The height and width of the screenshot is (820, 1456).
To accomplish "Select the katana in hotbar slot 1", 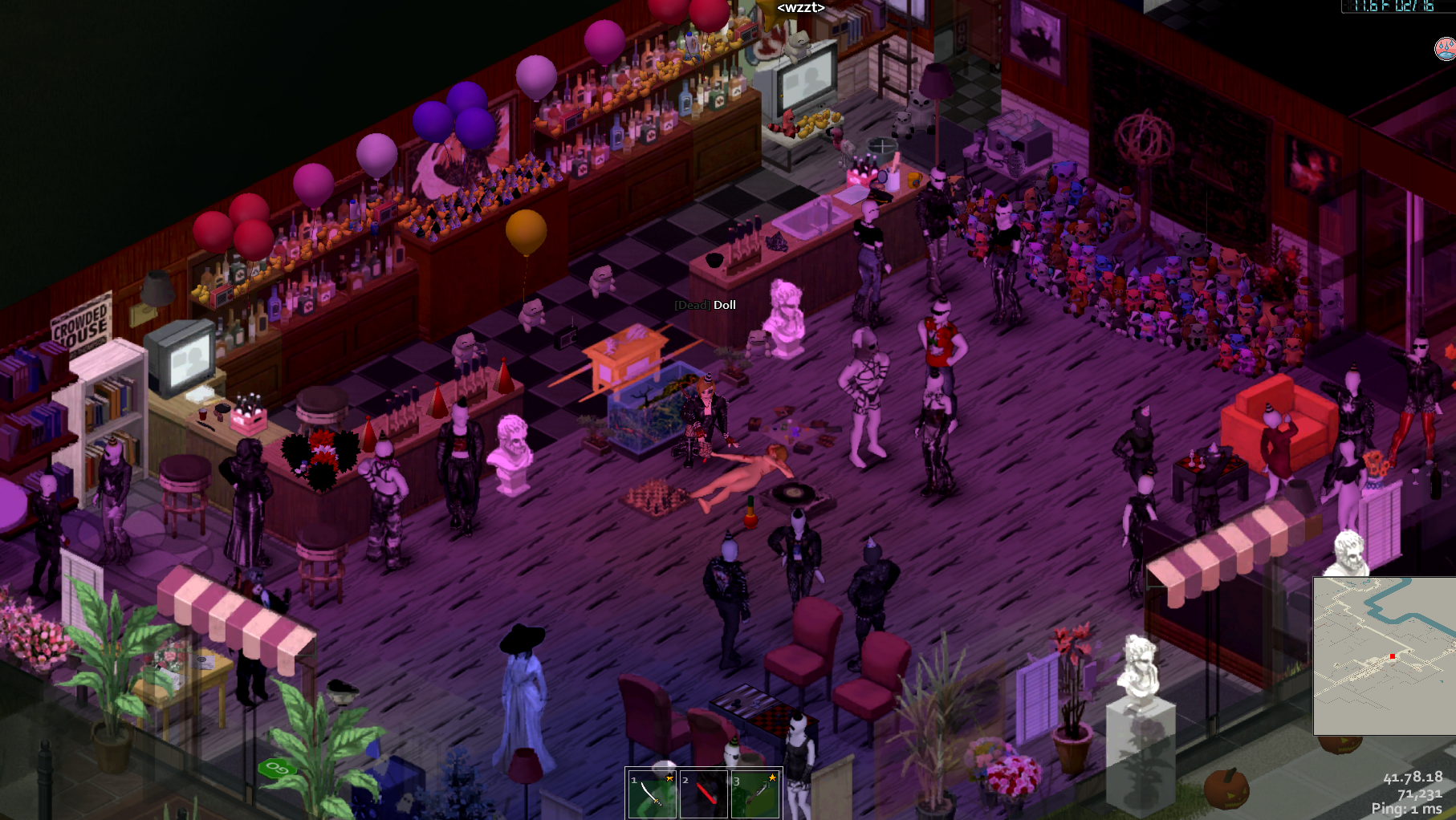I will pyautogui.click(x=652, y=794).
